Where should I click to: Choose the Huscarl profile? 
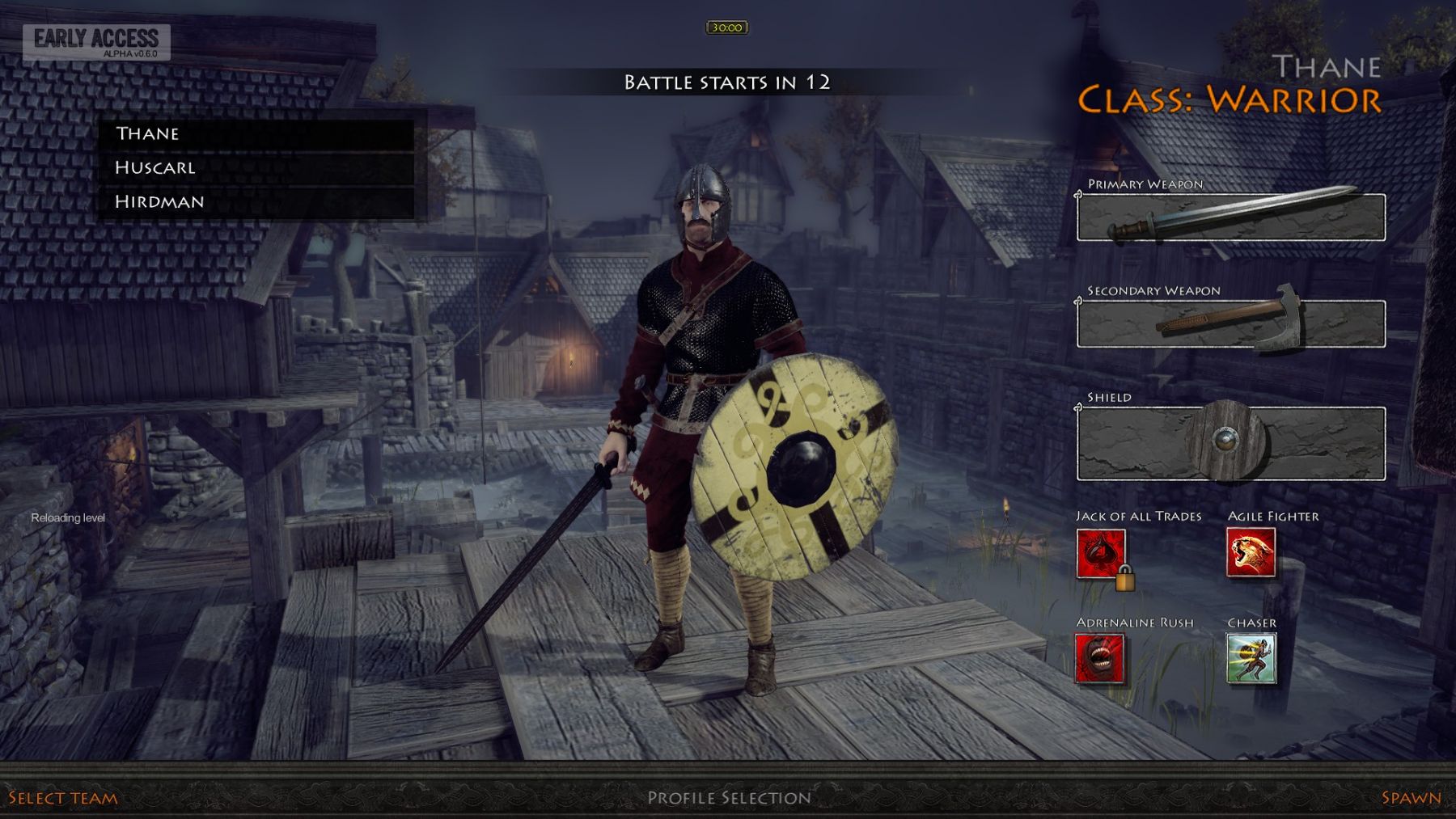256,167
